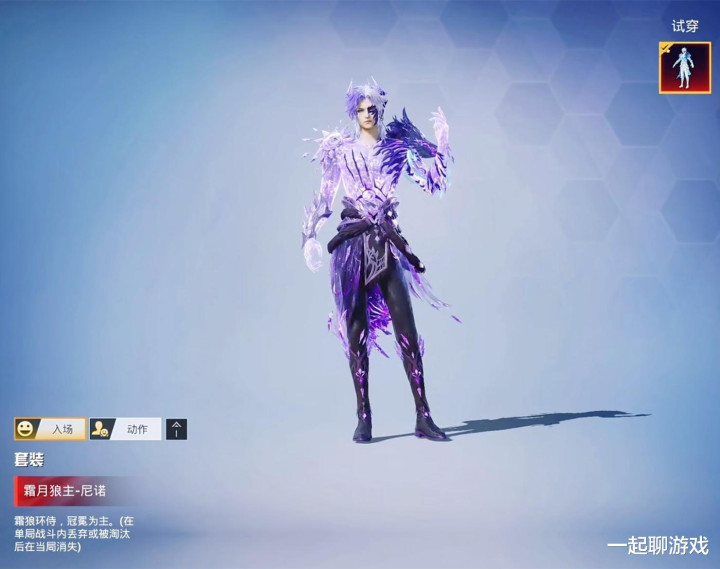Expand the small arrow toggle beside 动作
The width and height of the screenshot is (720, 569).
176,429
